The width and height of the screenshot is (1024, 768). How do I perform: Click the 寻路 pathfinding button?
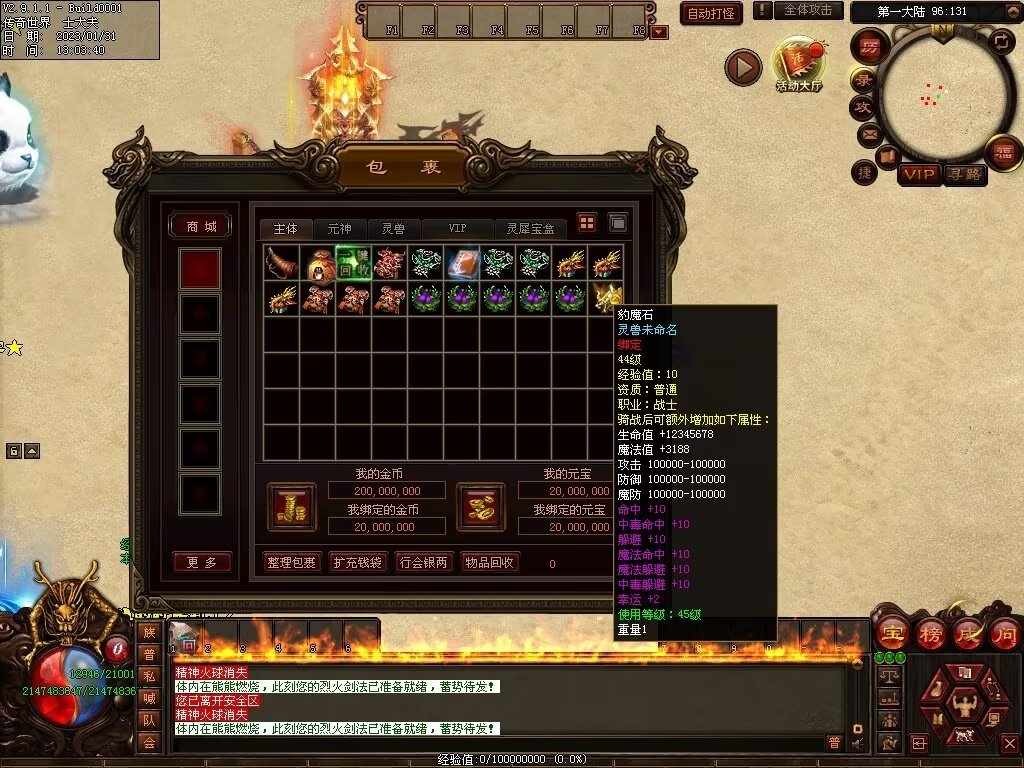[x=965, y=175]
